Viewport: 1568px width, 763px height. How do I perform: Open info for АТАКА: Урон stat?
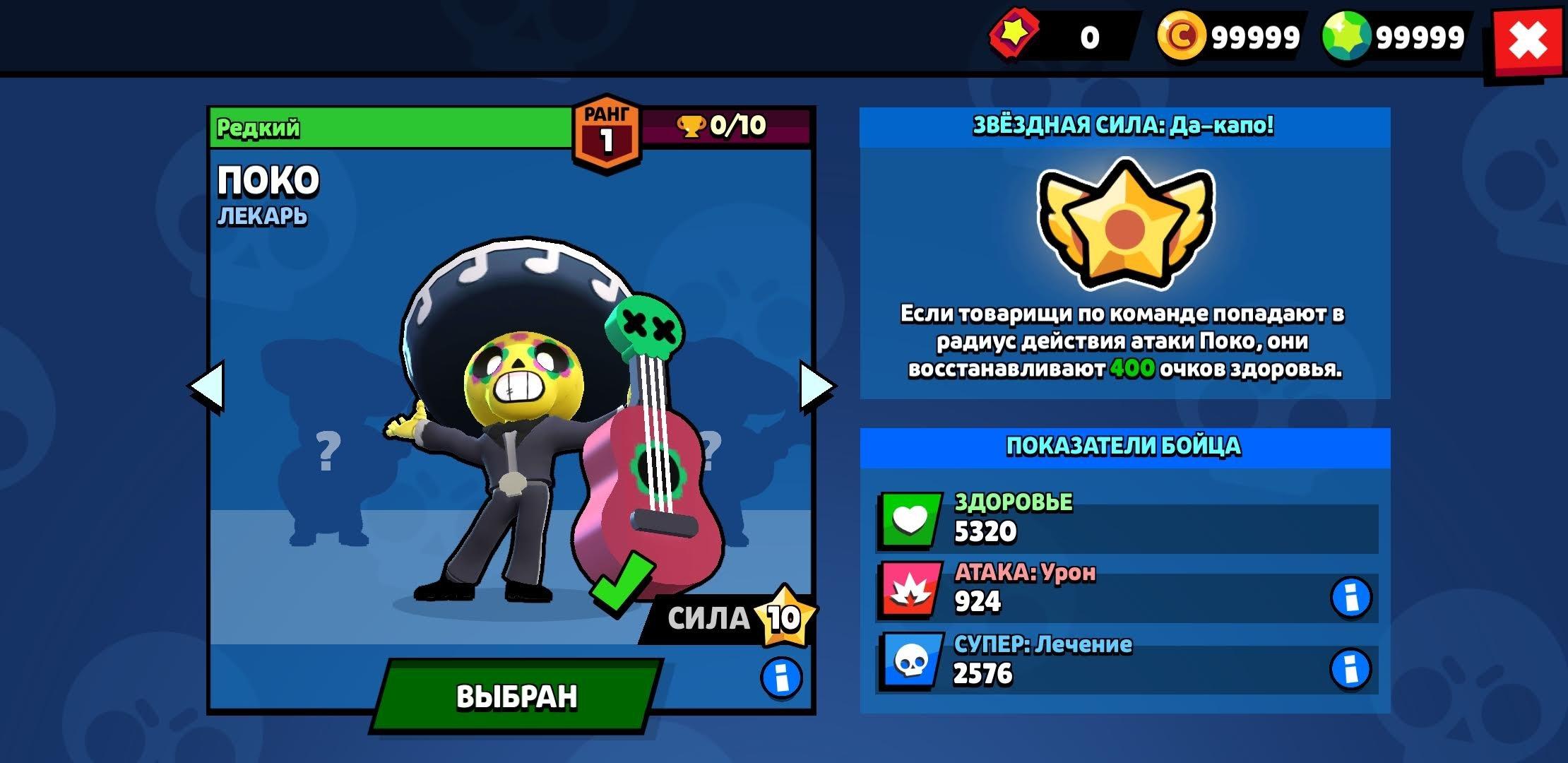tap(1350, 598)
